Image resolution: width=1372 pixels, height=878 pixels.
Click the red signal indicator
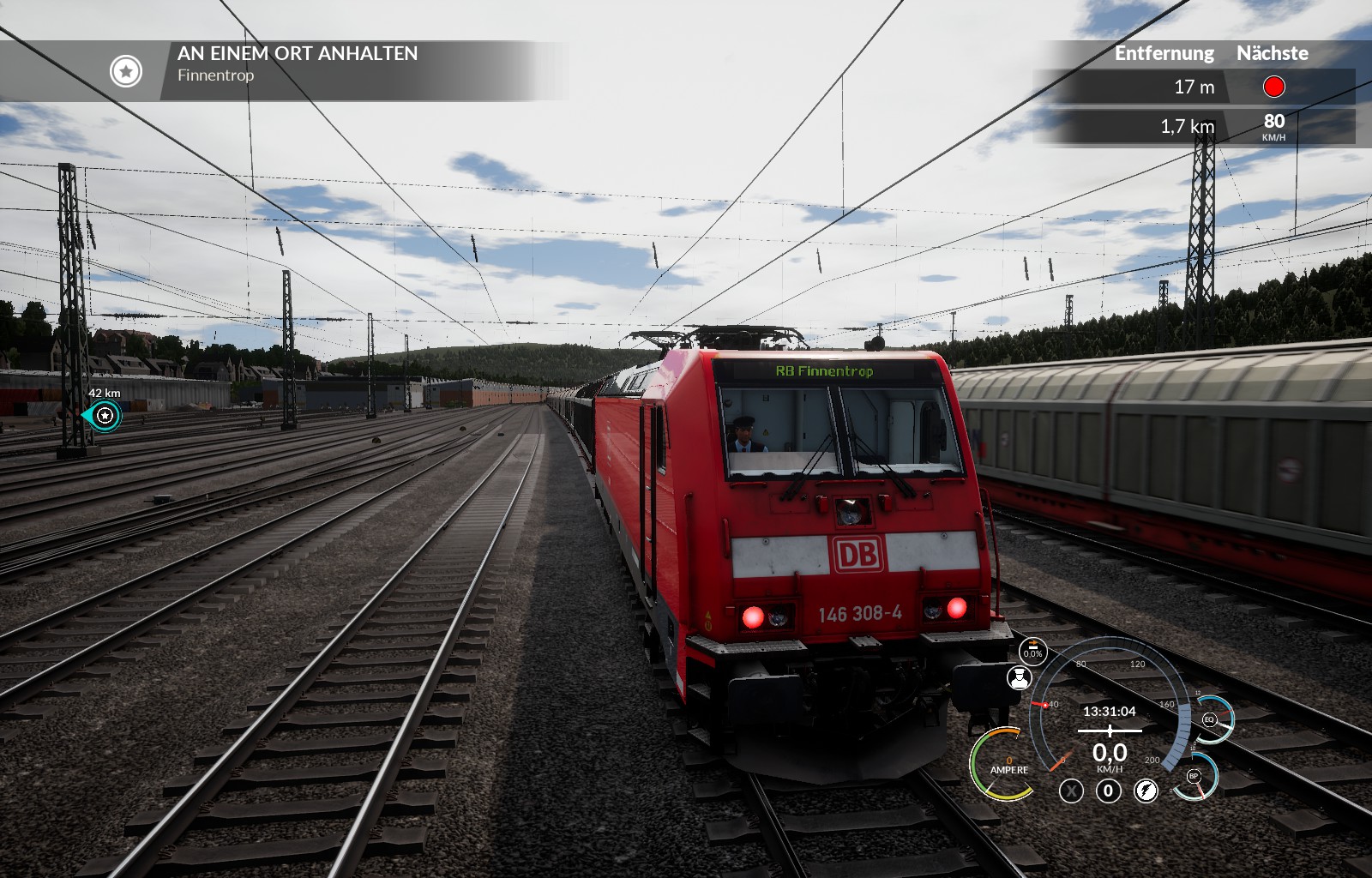tap(1273, 87)
